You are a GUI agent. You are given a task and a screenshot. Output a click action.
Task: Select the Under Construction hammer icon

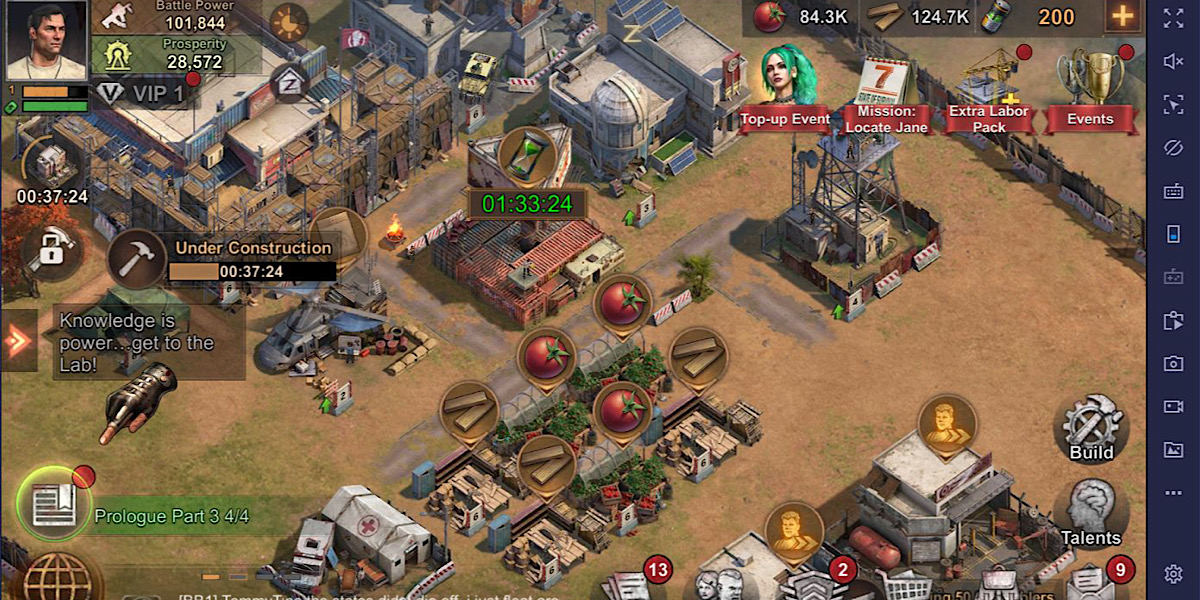[137, 260]
